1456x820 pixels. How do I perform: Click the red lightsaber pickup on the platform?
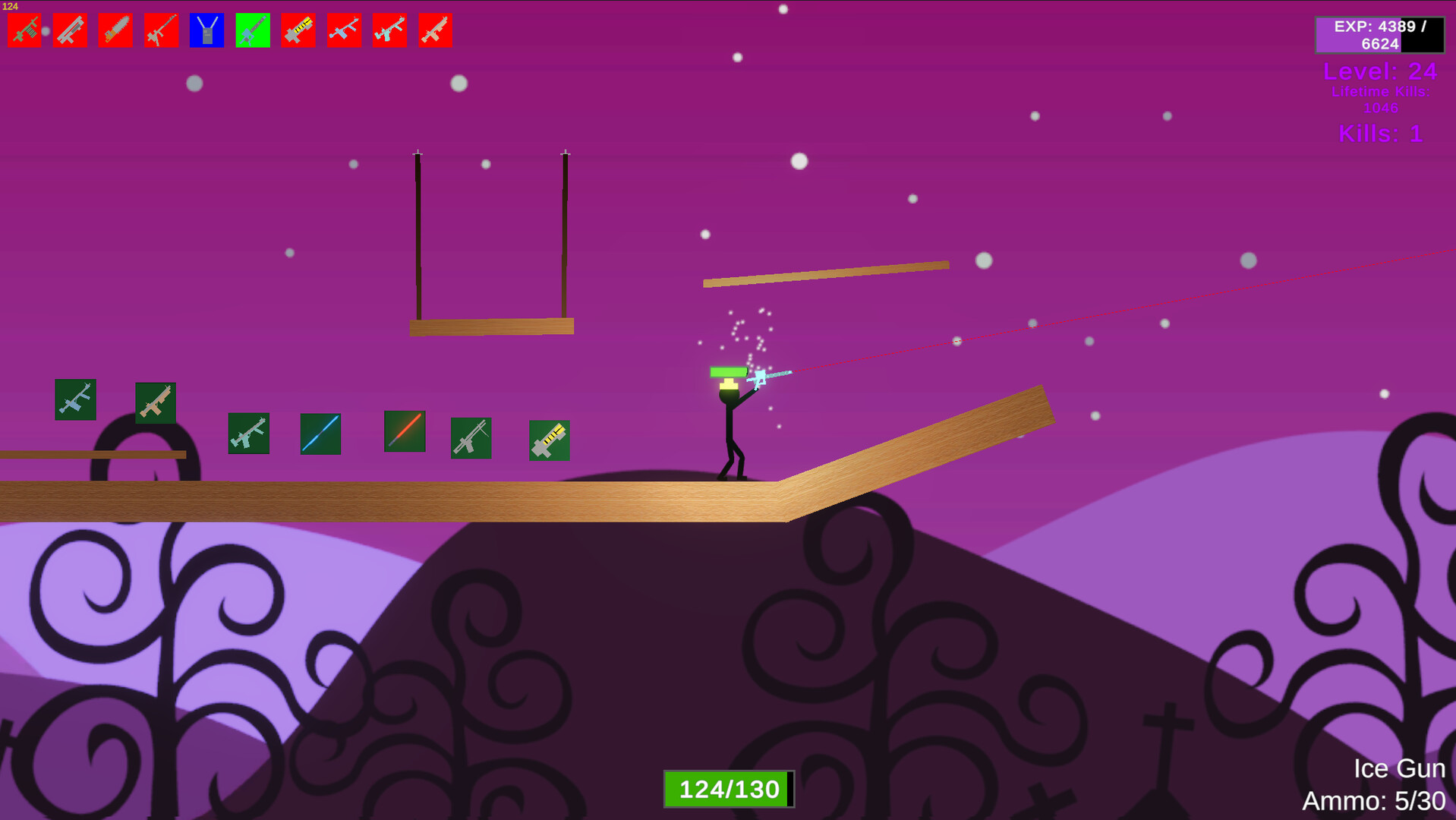tap(404, 433)
